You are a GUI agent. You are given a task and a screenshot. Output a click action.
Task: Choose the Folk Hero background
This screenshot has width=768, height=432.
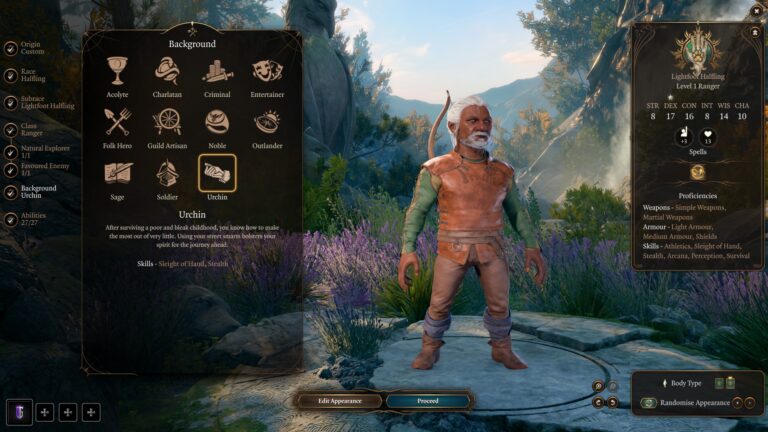point(118,122)
